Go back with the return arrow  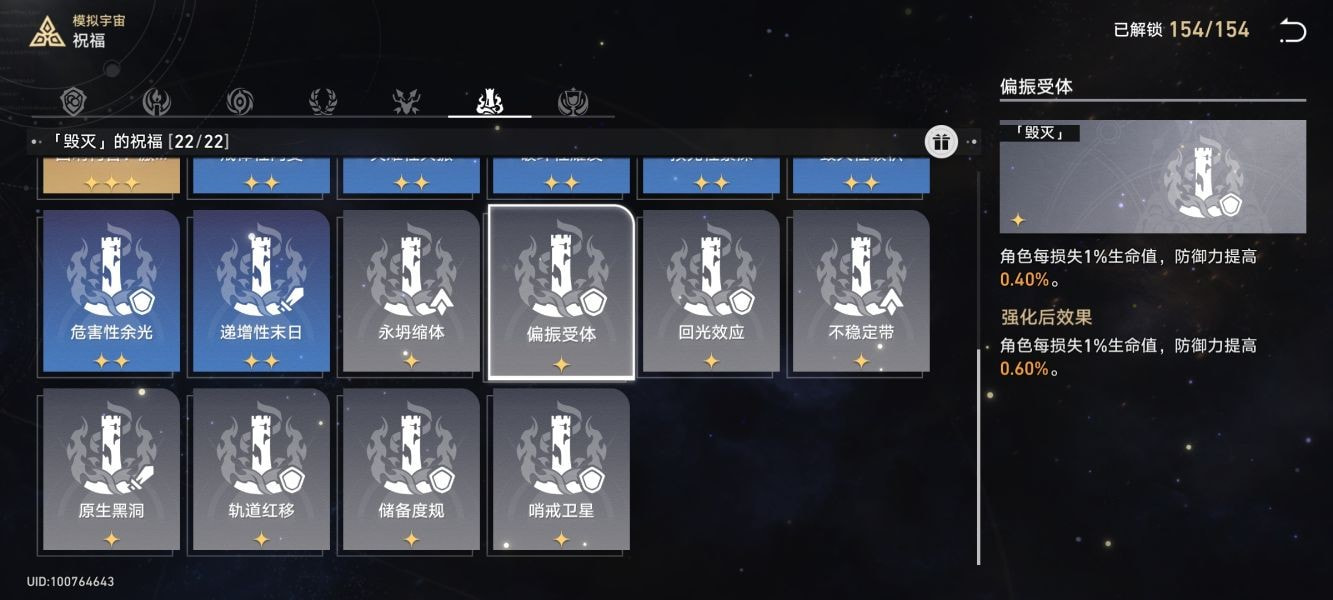[1292, 31]
